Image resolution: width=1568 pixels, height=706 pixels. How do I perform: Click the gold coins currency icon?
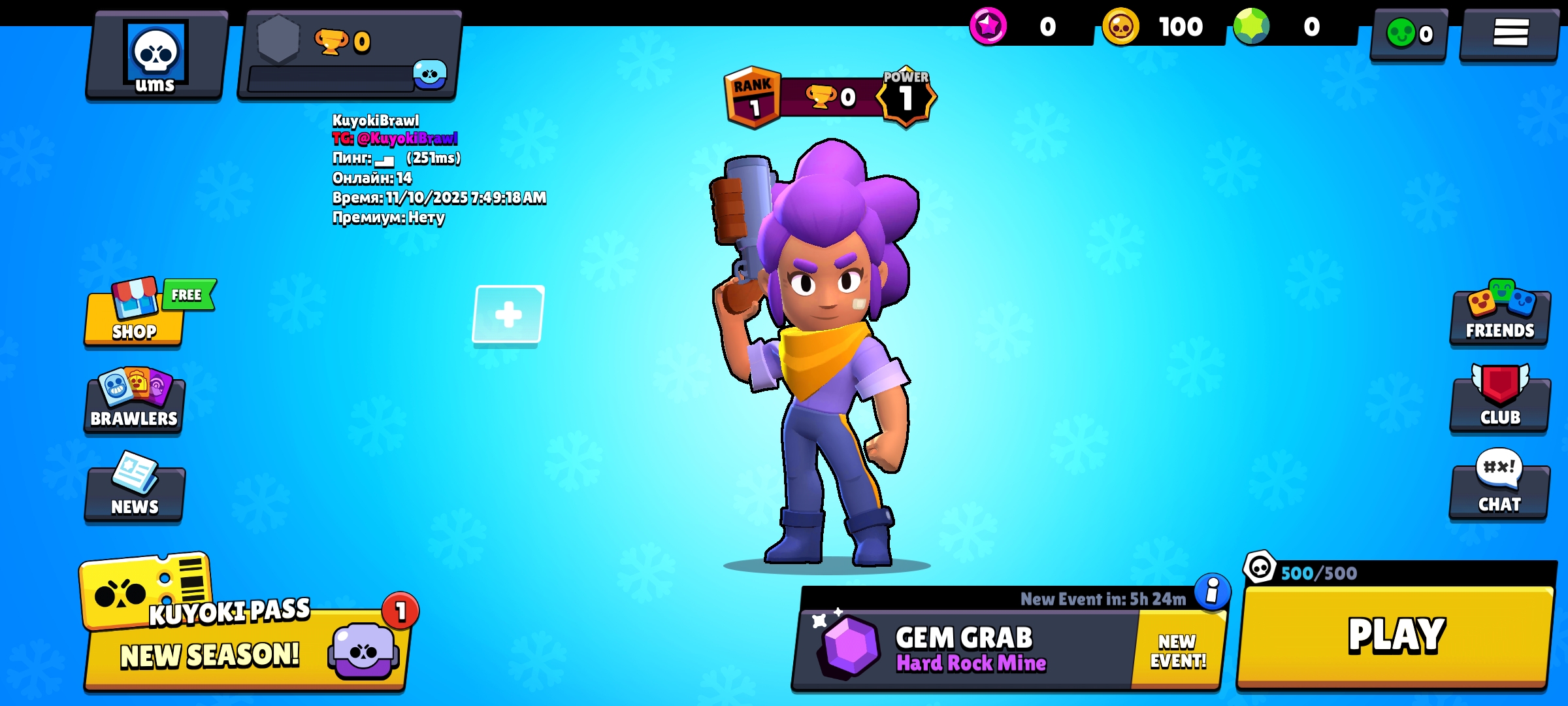(1120, 27)
